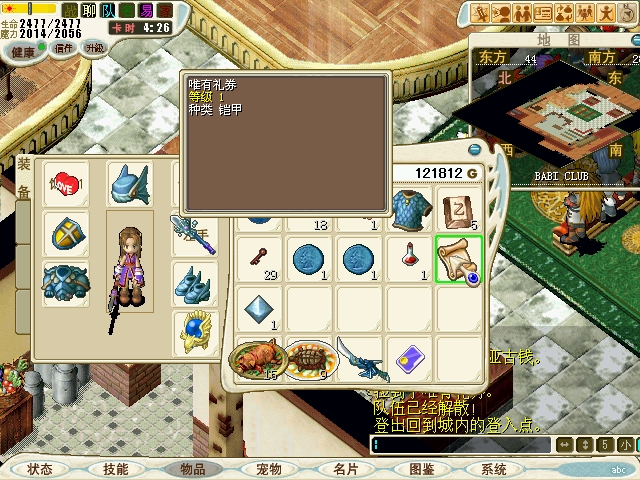Viewport: 640px width, 480px height.
Task: Select the scroll item in inventory
Action: (x=459, y=260)
